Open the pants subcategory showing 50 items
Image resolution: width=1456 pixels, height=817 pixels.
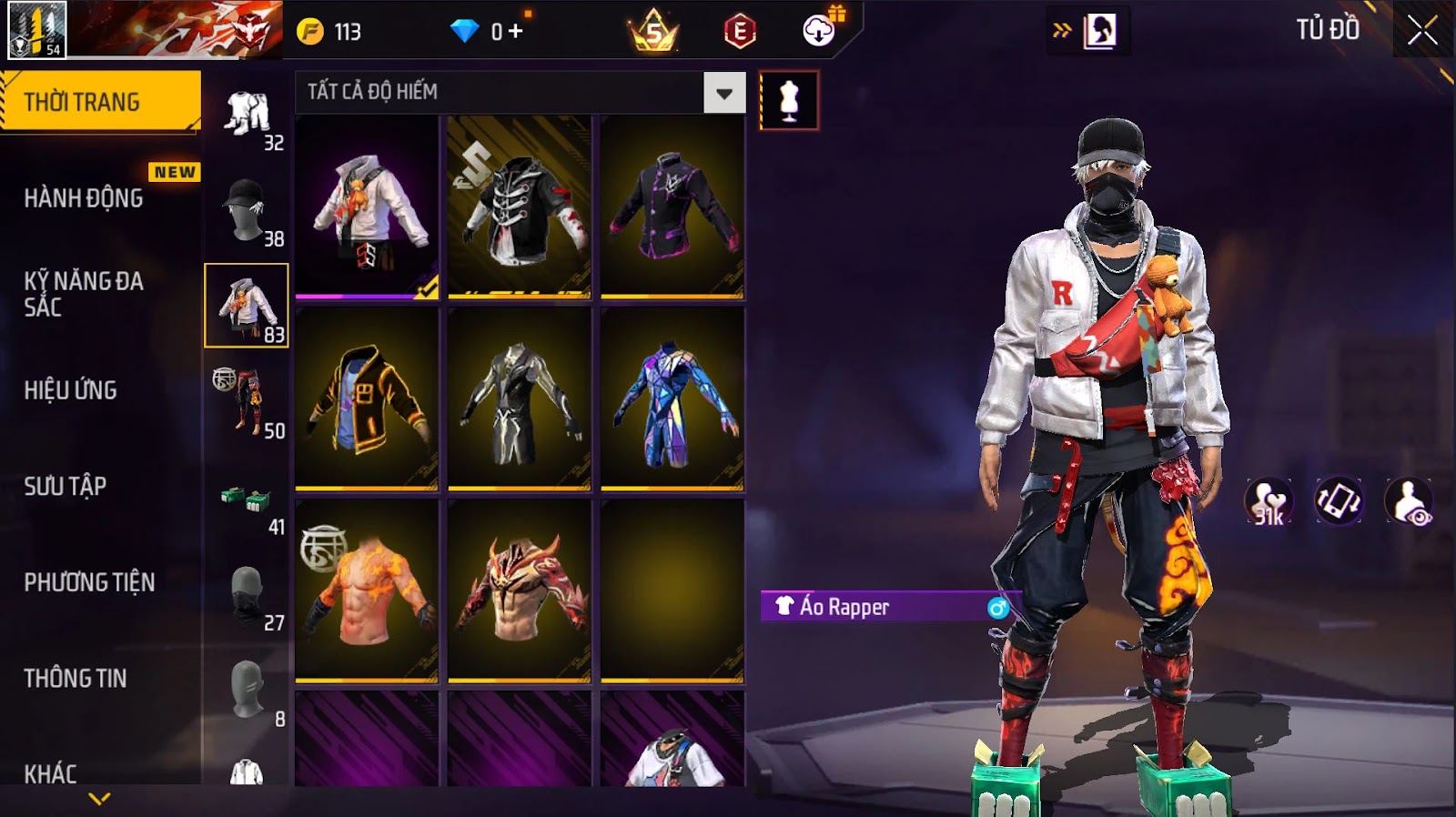[247, 402]
